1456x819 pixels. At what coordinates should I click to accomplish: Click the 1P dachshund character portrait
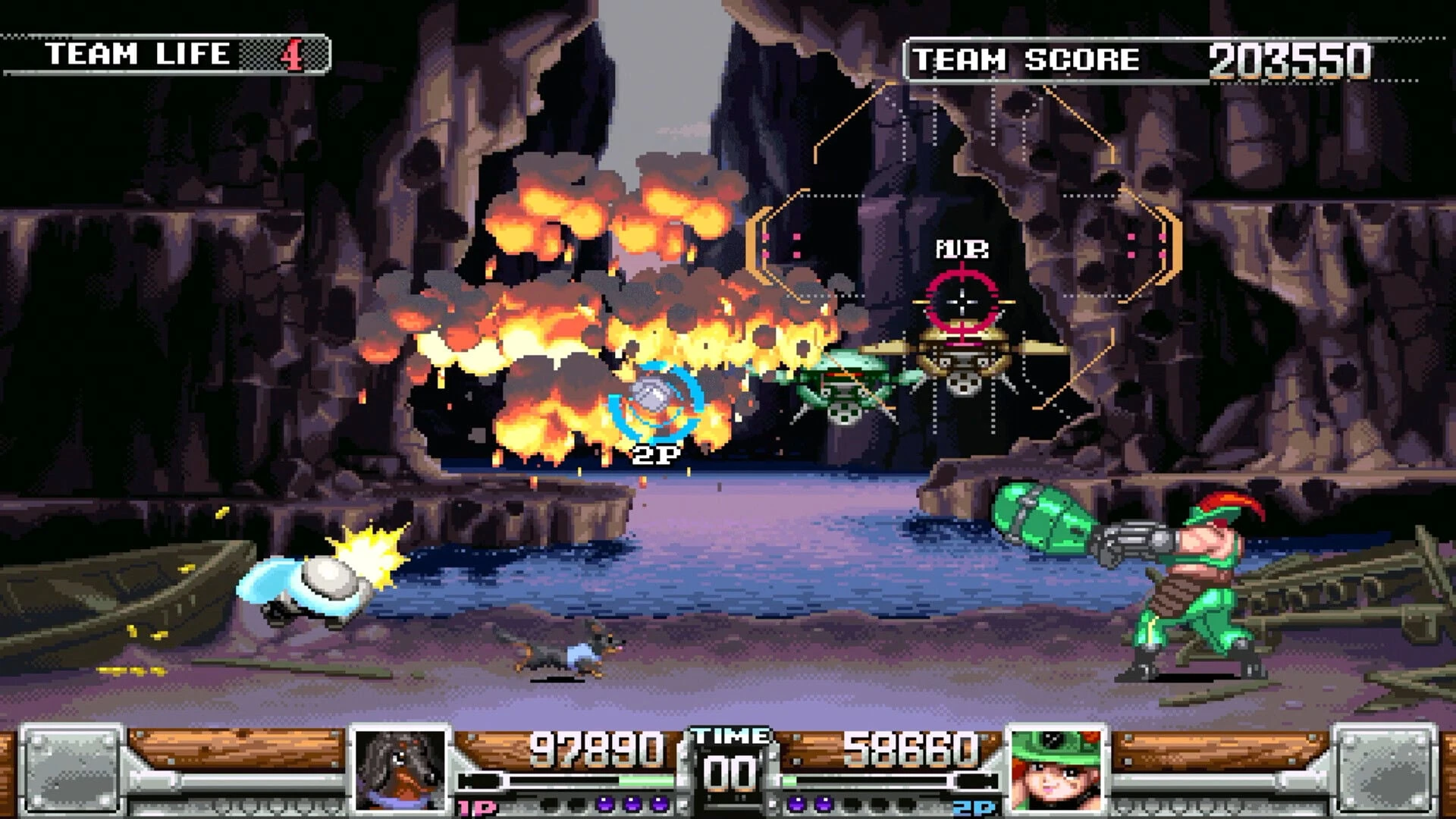pos(400,768)
